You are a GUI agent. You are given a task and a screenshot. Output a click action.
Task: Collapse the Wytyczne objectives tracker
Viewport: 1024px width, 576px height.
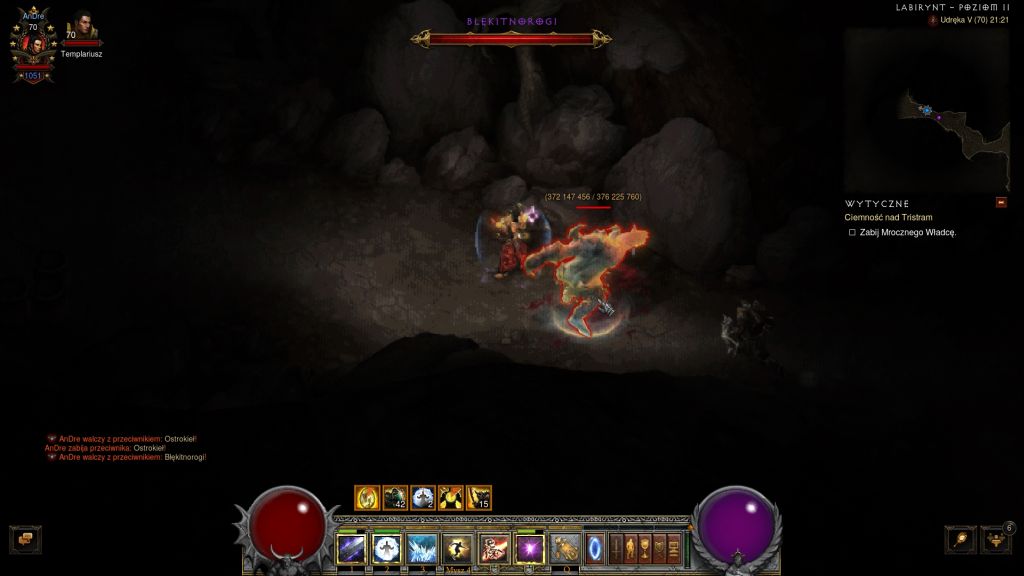pyautogui.click(x=1001, y=203)
